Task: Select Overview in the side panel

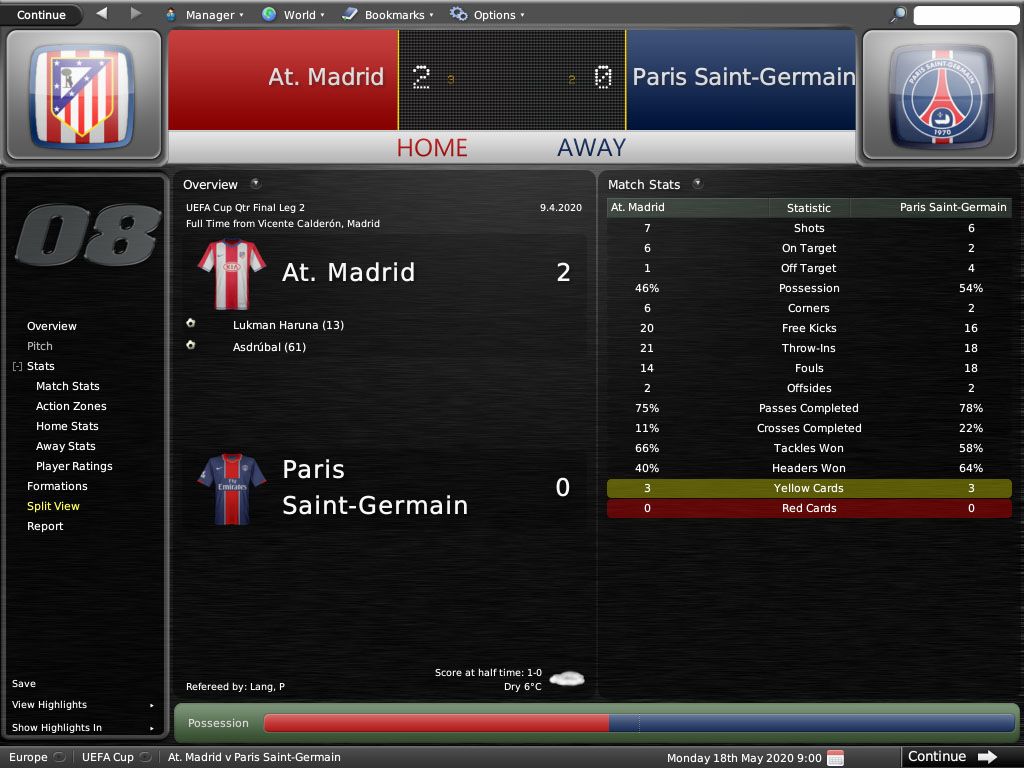Action: (52, 326)
